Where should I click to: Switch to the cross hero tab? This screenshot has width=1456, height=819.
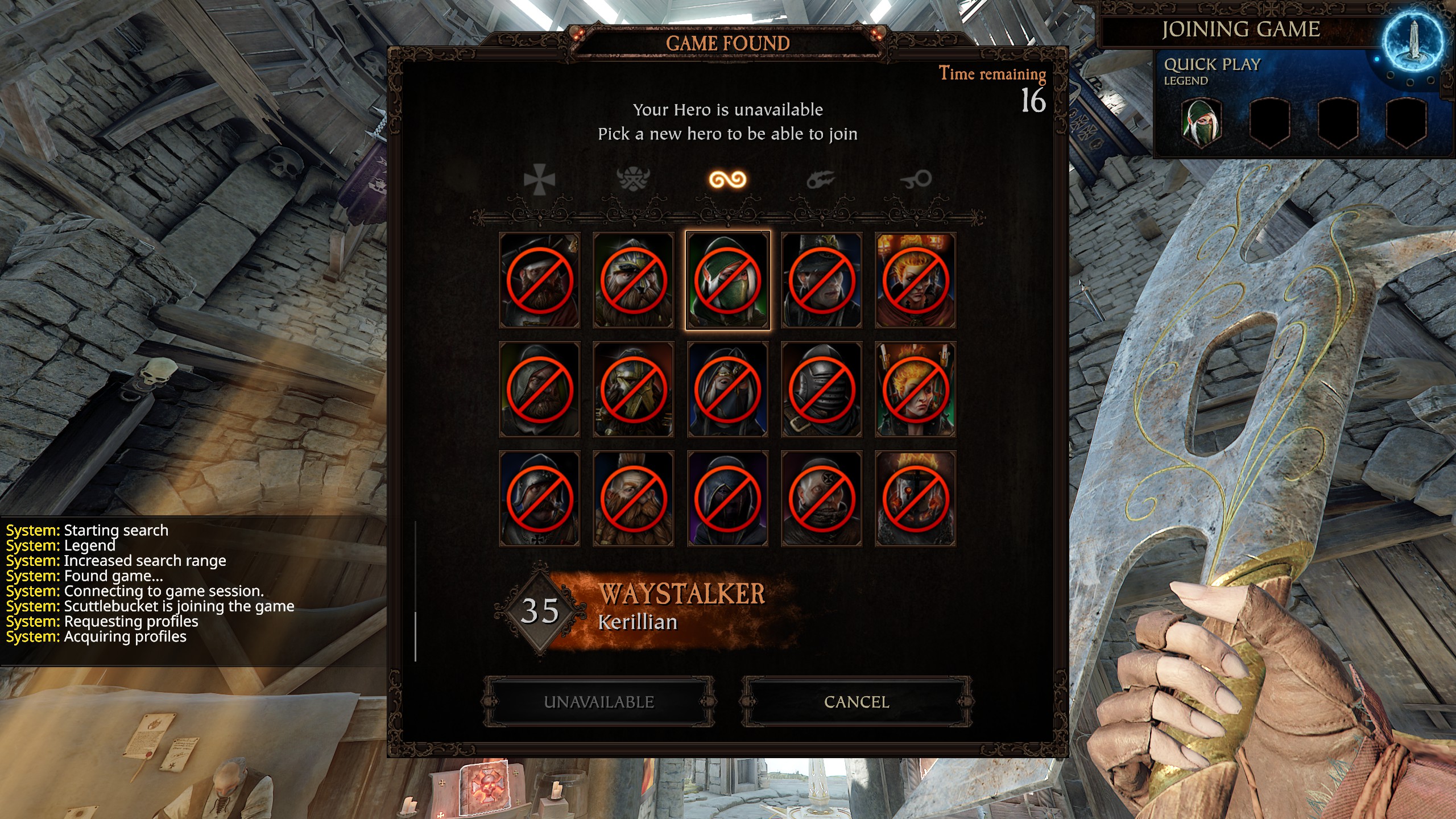click(x=539, y=180)
